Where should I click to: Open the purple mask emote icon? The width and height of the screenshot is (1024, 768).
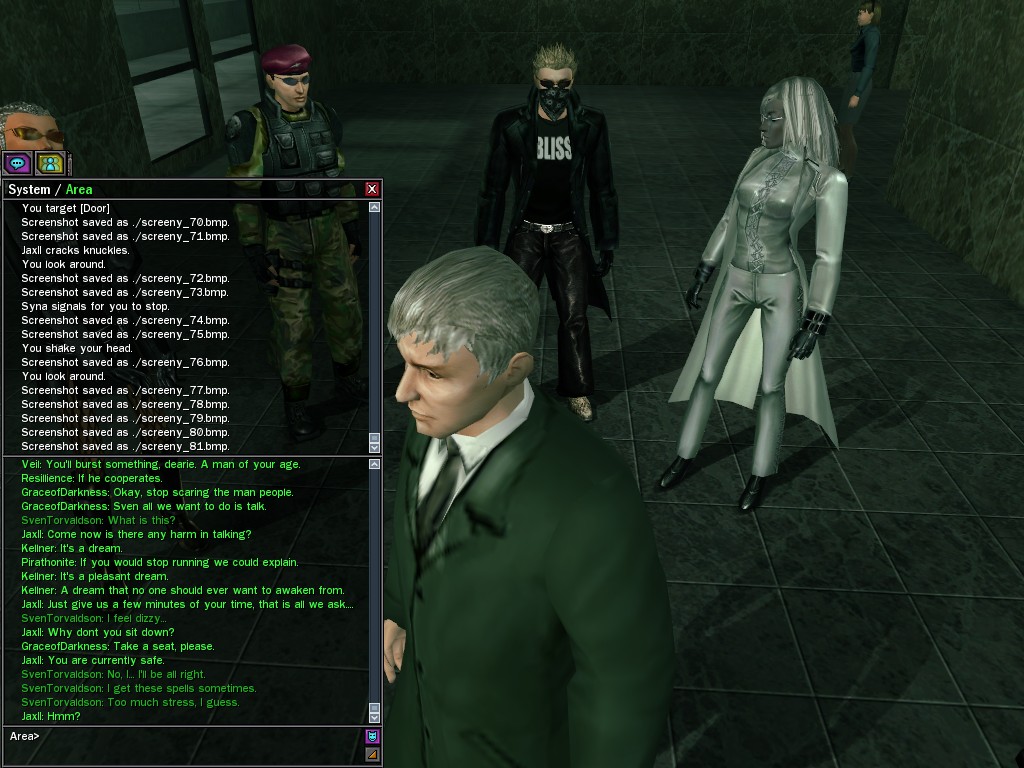[x=372, y=736]
